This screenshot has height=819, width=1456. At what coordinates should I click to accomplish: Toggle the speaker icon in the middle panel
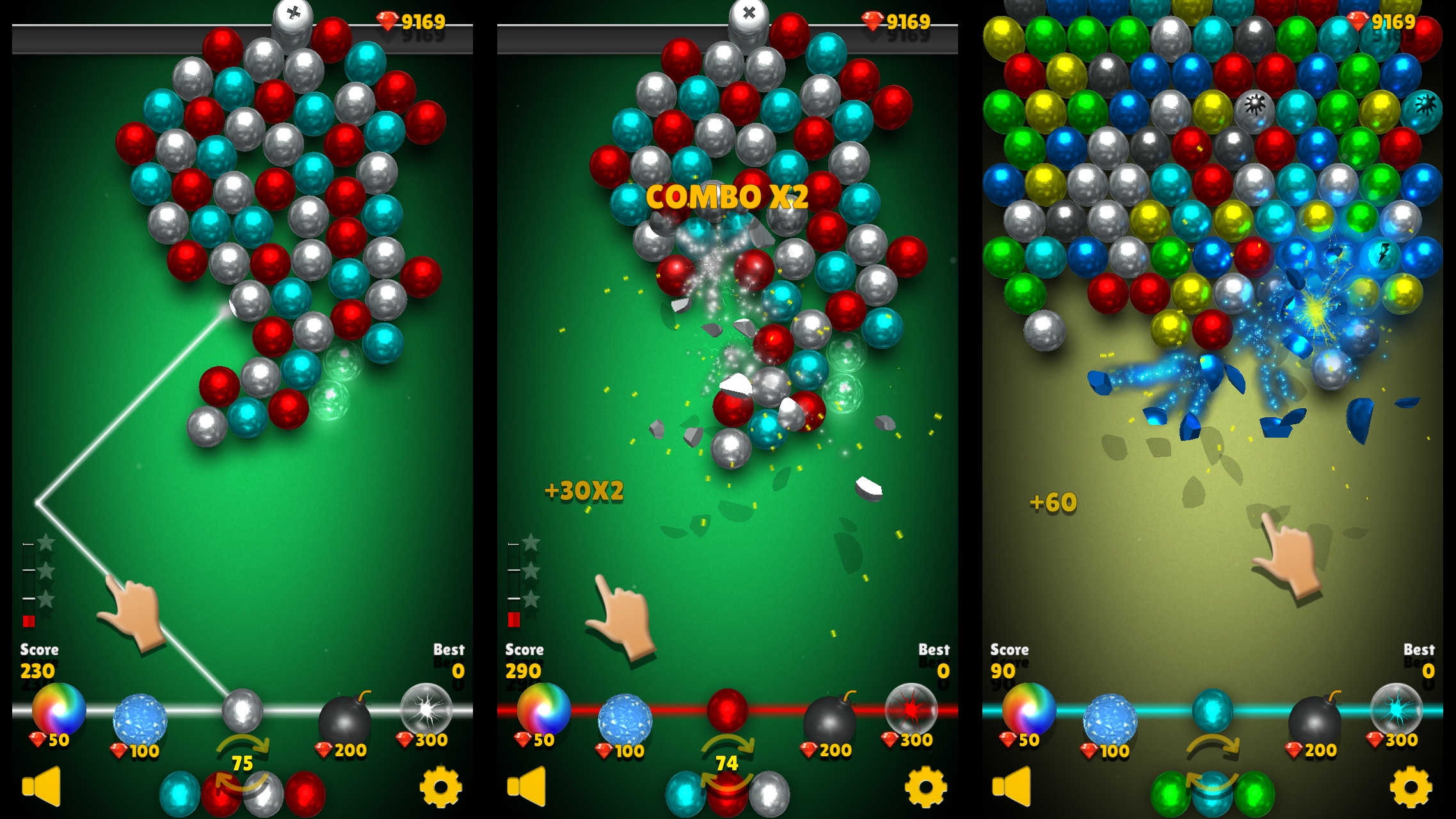tap(527, 786)
